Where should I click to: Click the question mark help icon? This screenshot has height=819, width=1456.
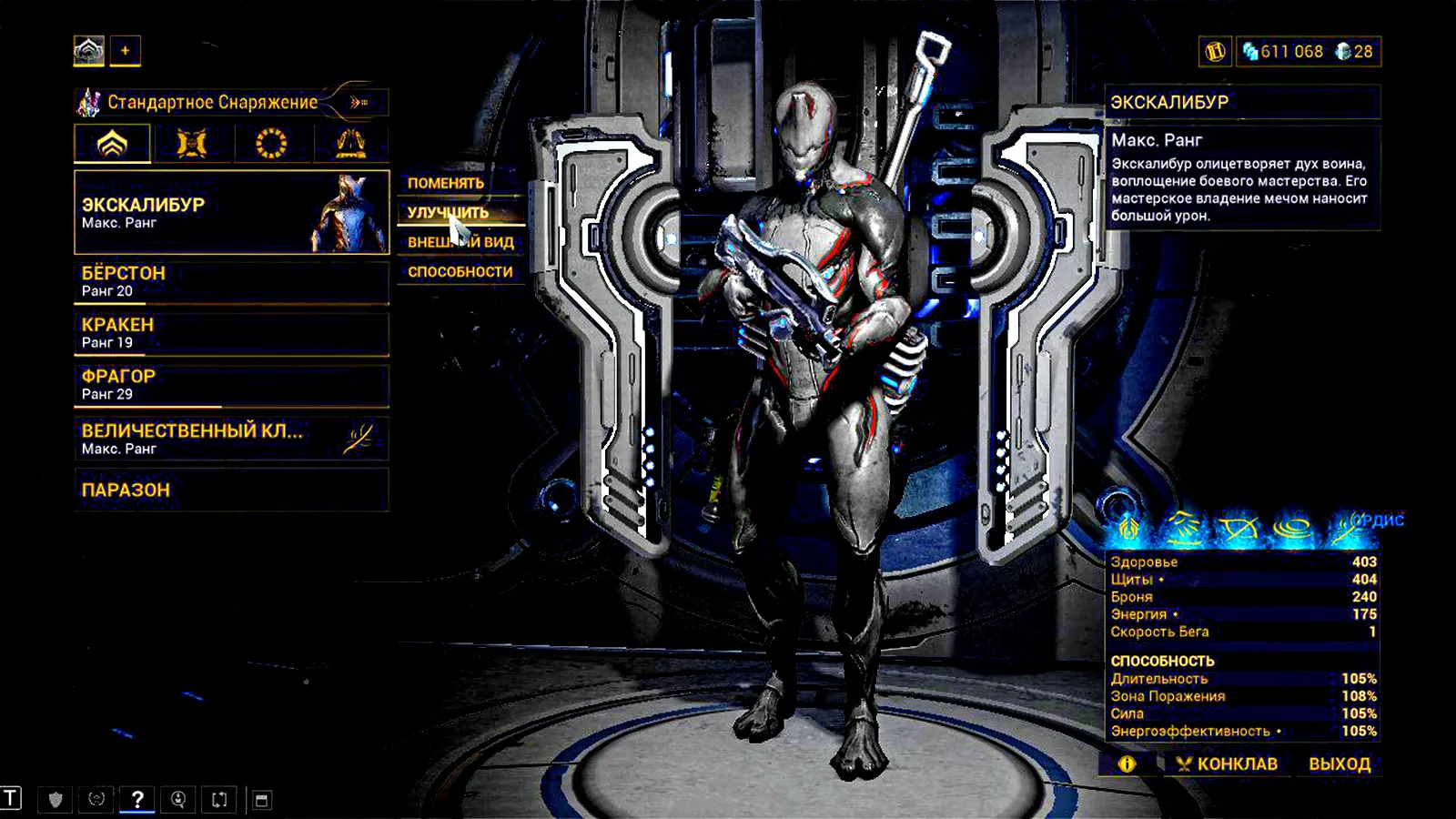point(136,799)
